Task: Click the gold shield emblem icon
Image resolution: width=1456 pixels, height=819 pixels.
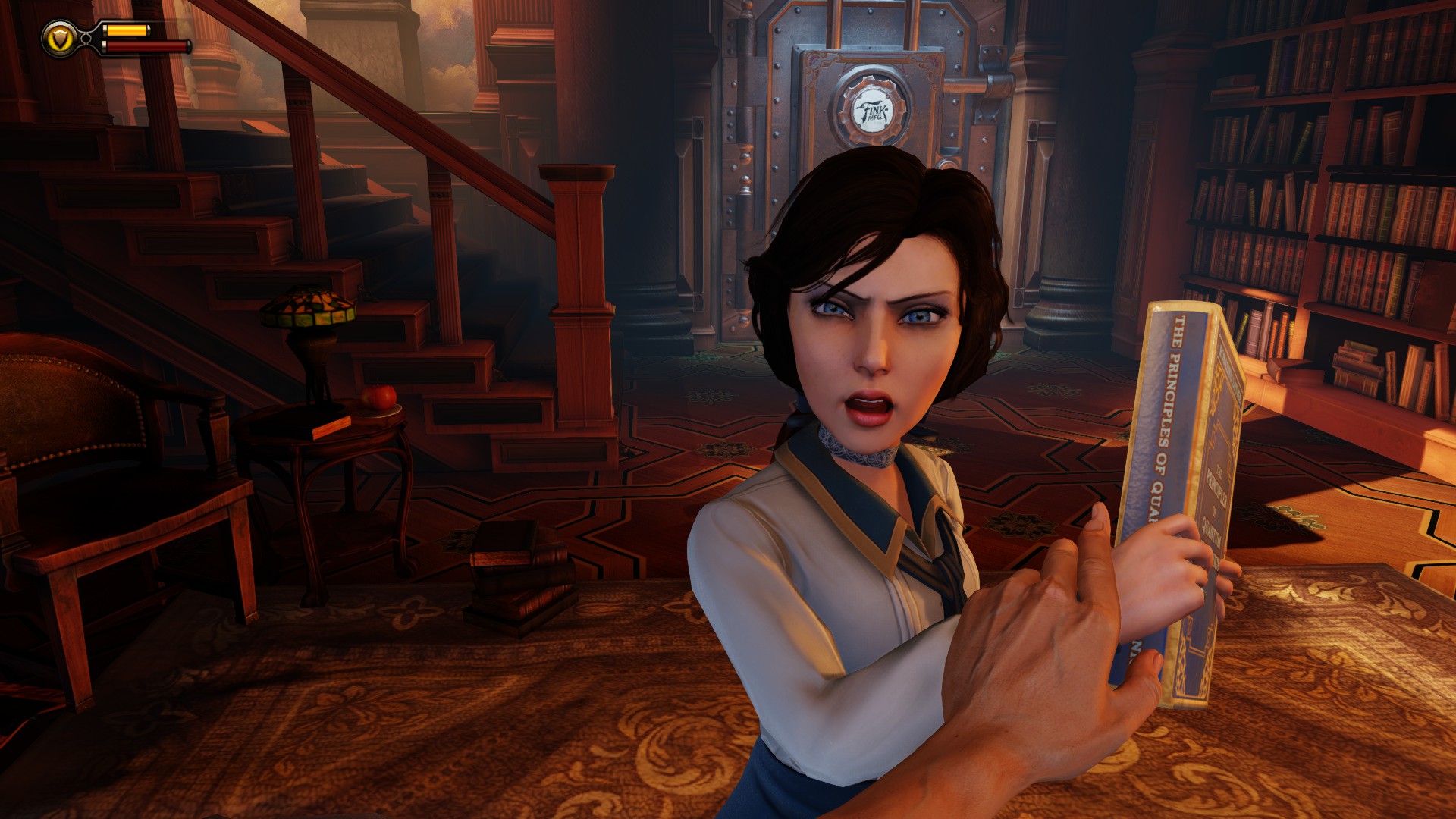Action: (58, 38)
